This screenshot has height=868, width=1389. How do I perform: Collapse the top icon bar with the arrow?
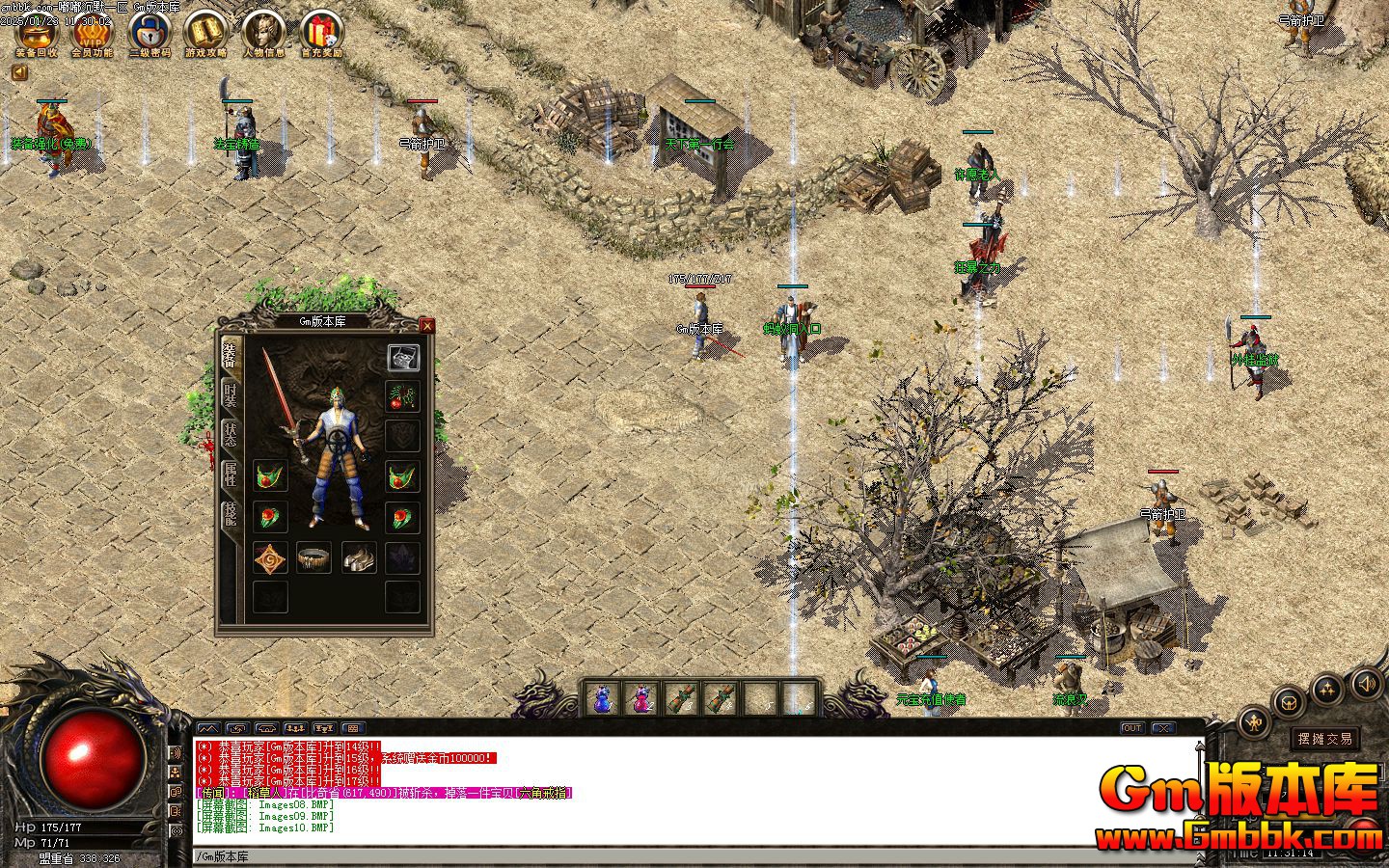[18, 72]
